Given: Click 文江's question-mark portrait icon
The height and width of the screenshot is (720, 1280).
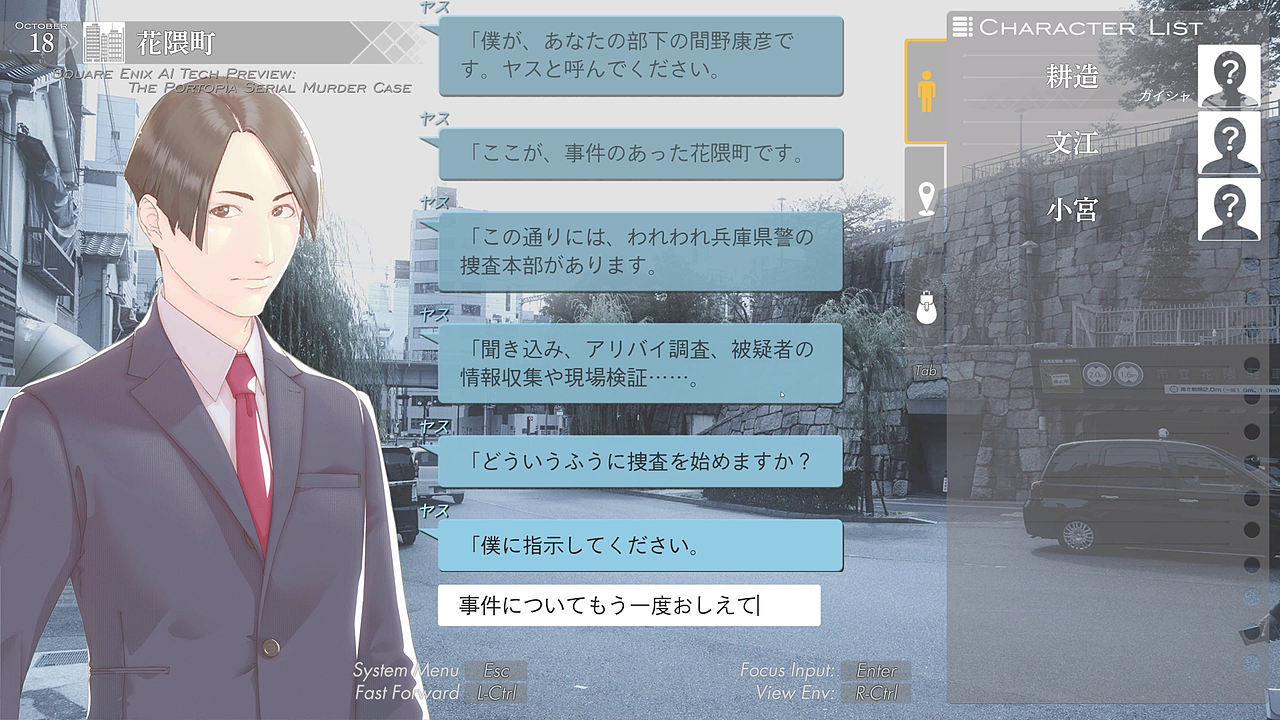Looking at the screenshot, I should (1229, 144).
